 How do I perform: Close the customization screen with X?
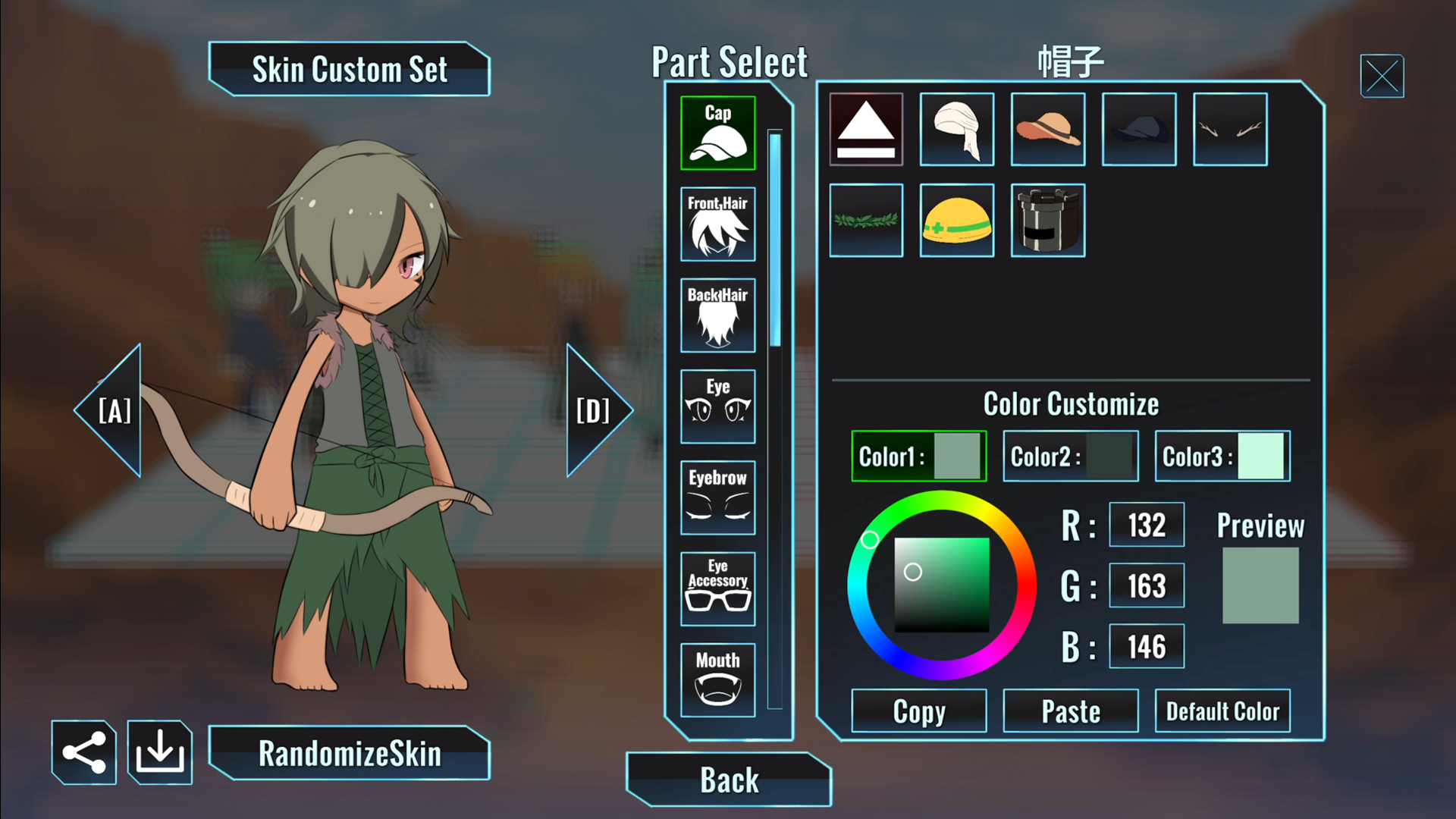1382,77
